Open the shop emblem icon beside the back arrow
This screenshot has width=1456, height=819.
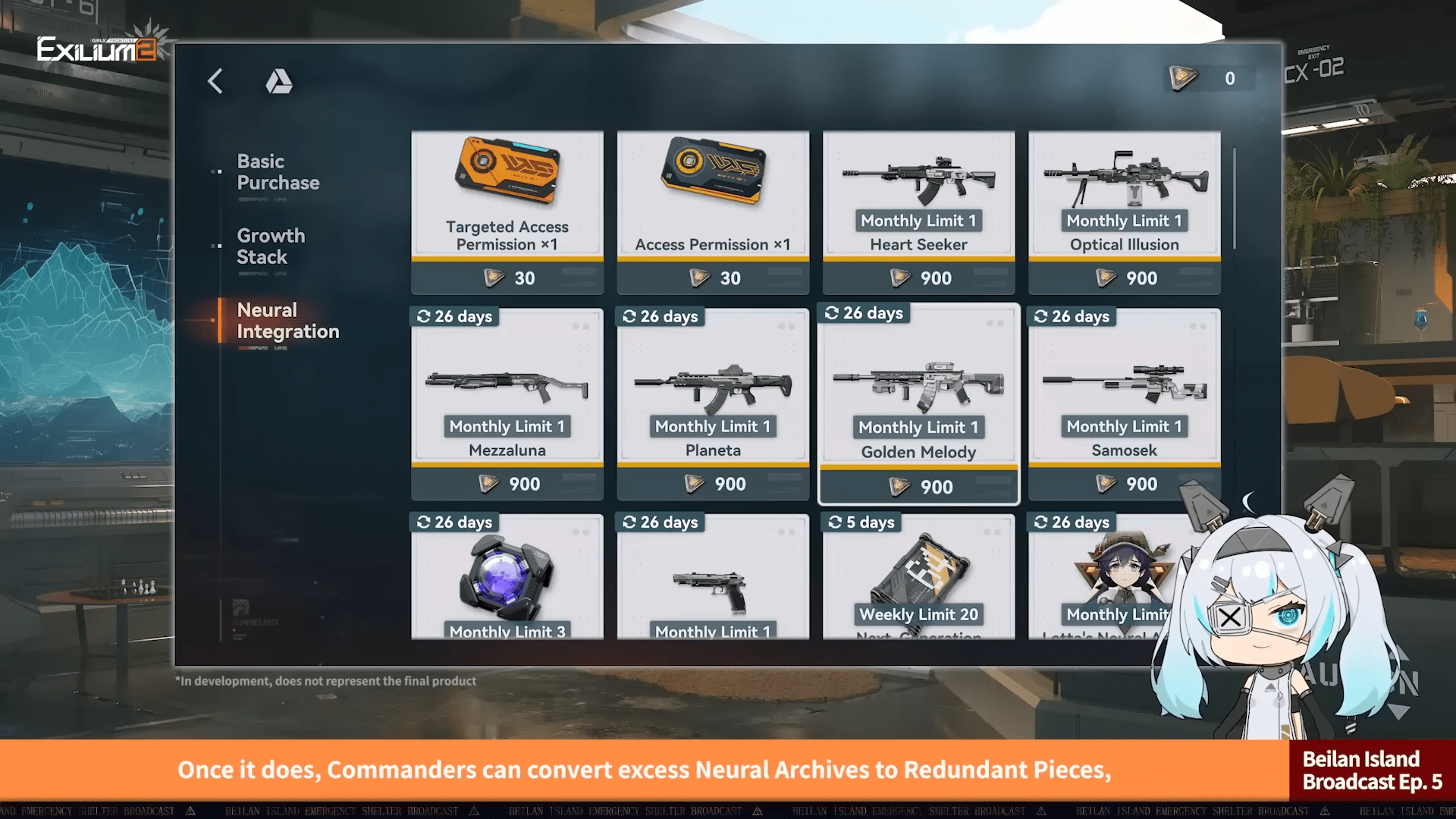[x=280, y=82]
